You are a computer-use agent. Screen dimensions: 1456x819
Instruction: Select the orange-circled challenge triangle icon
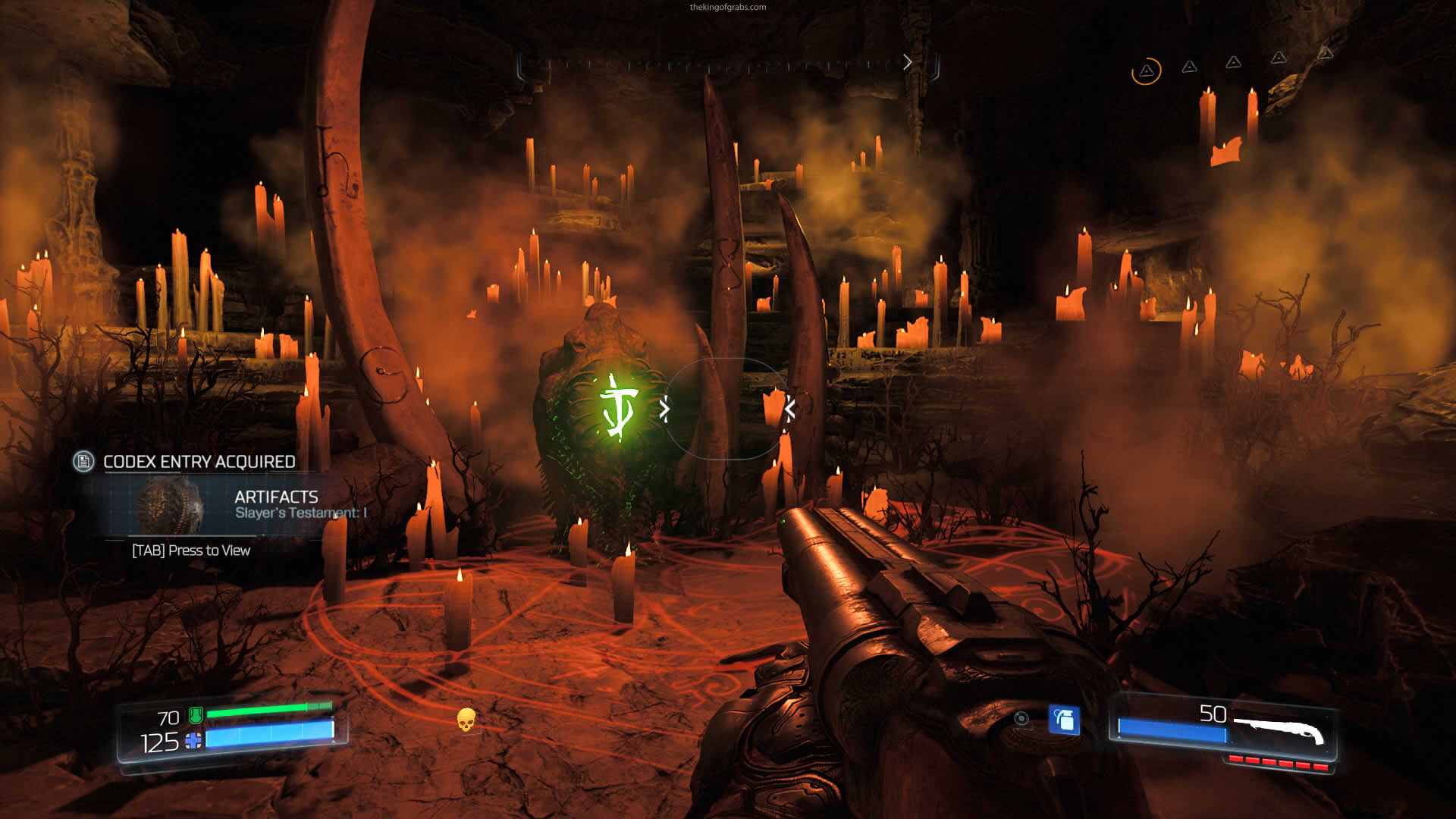click(1146, 71)
